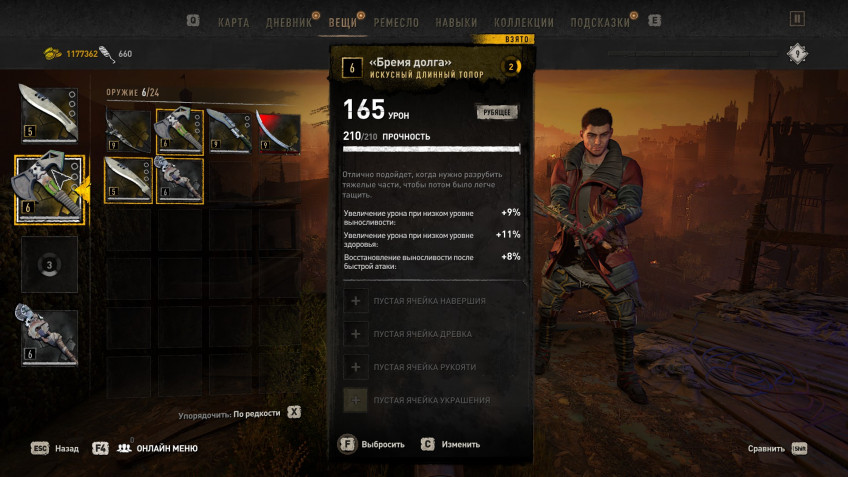Open the Карта tab
This screenshot has width=848, height=477.
click(233, 22)
